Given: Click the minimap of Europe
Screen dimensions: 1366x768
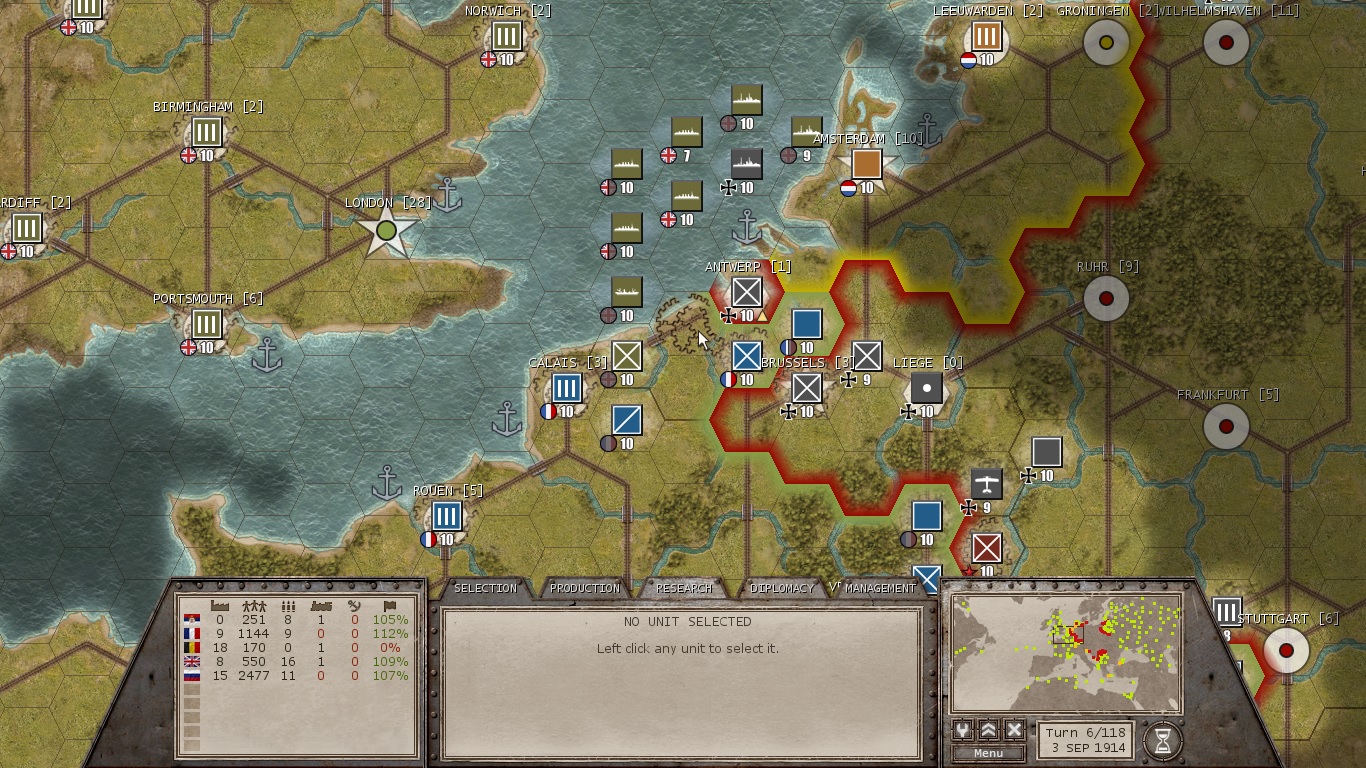Looking at the screenshot, I should (1066, 652).
